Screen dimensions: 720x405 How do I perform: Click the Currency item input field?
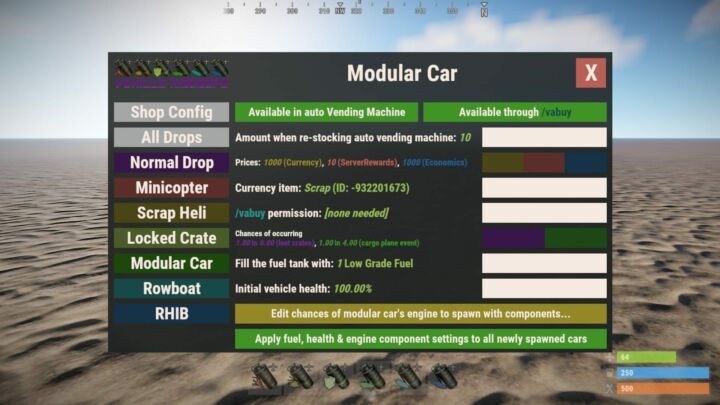[544, 187]
